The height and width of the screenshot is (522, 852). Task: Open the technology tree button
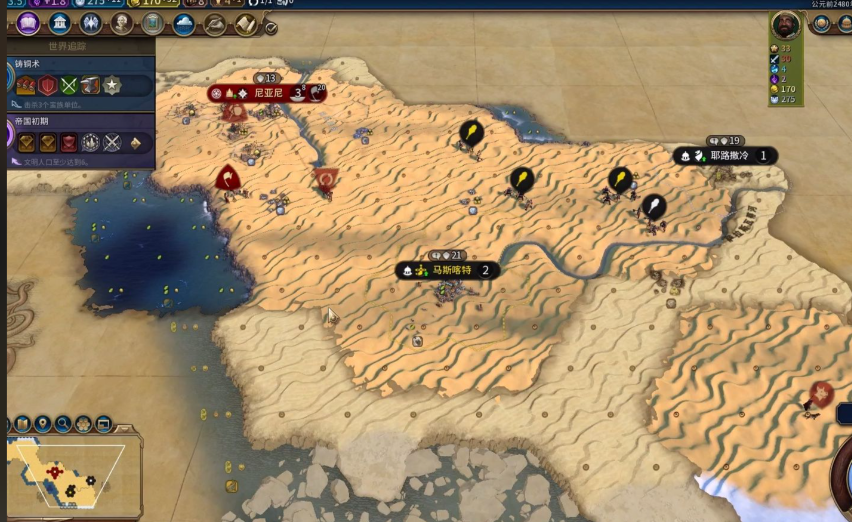point(28,23)
